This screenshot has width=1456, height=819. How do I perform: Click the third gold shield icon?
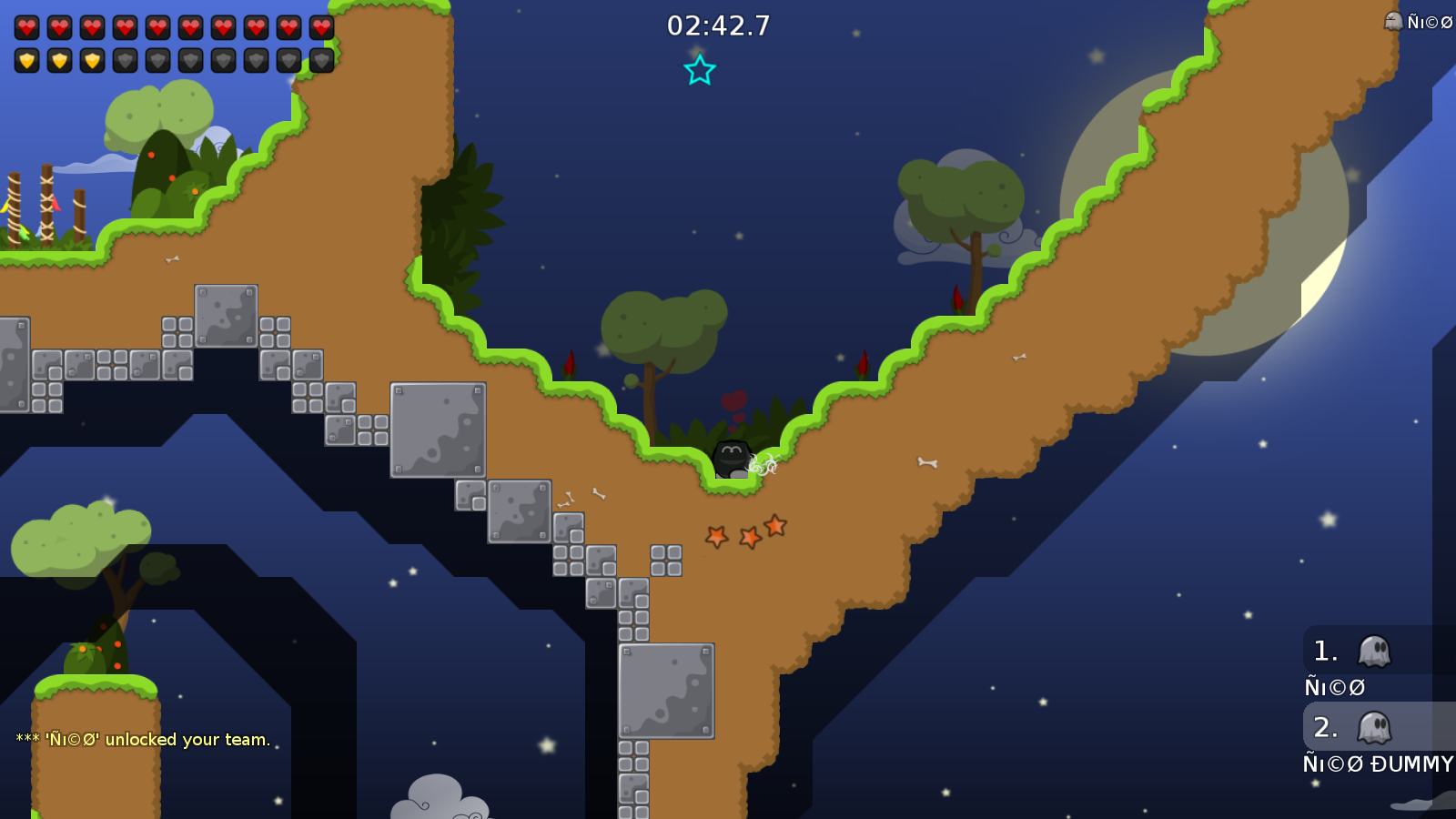(91, 59)
